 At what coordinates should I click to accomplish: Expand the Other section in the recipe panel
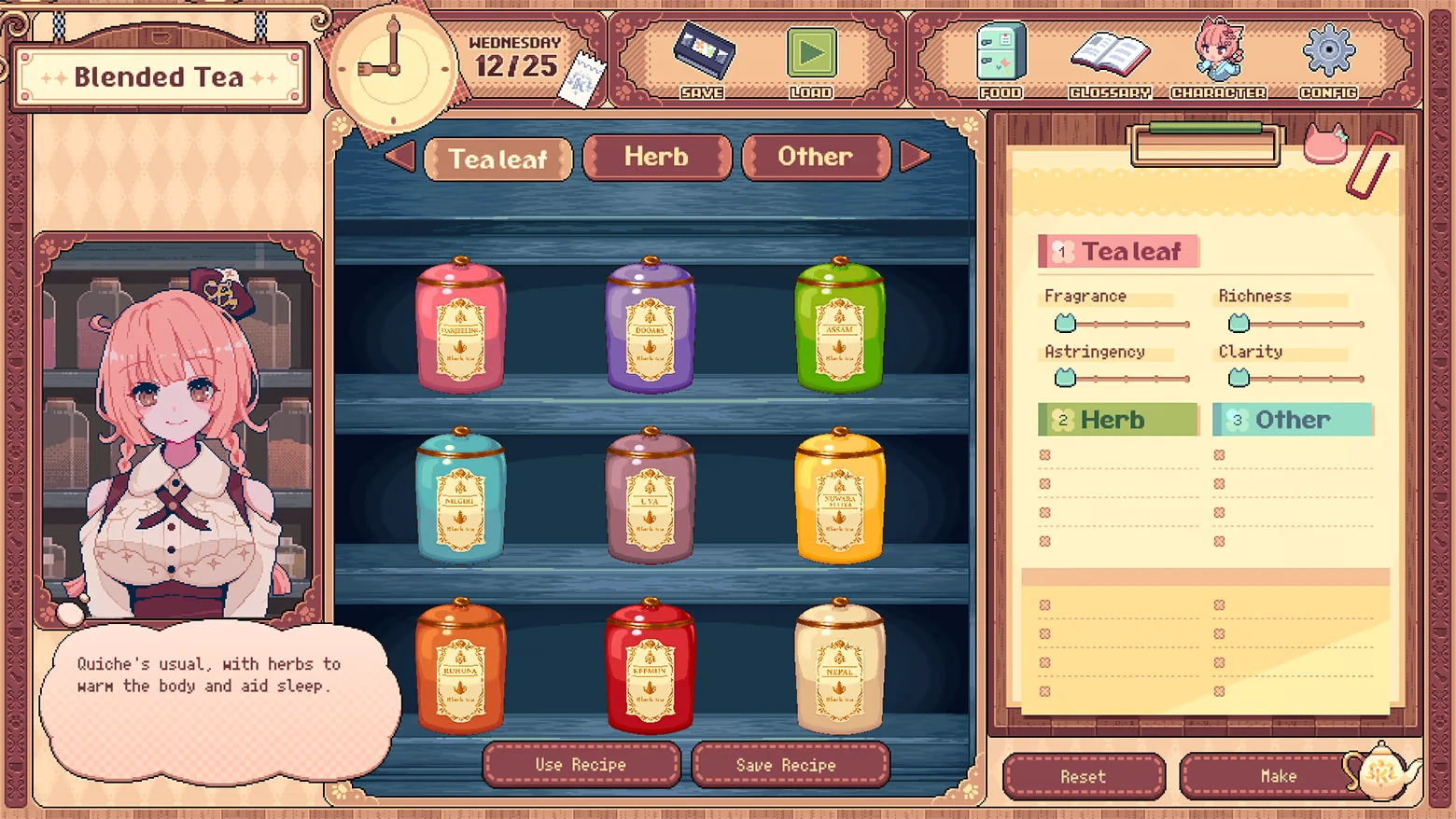click(x=1292, y=420)
